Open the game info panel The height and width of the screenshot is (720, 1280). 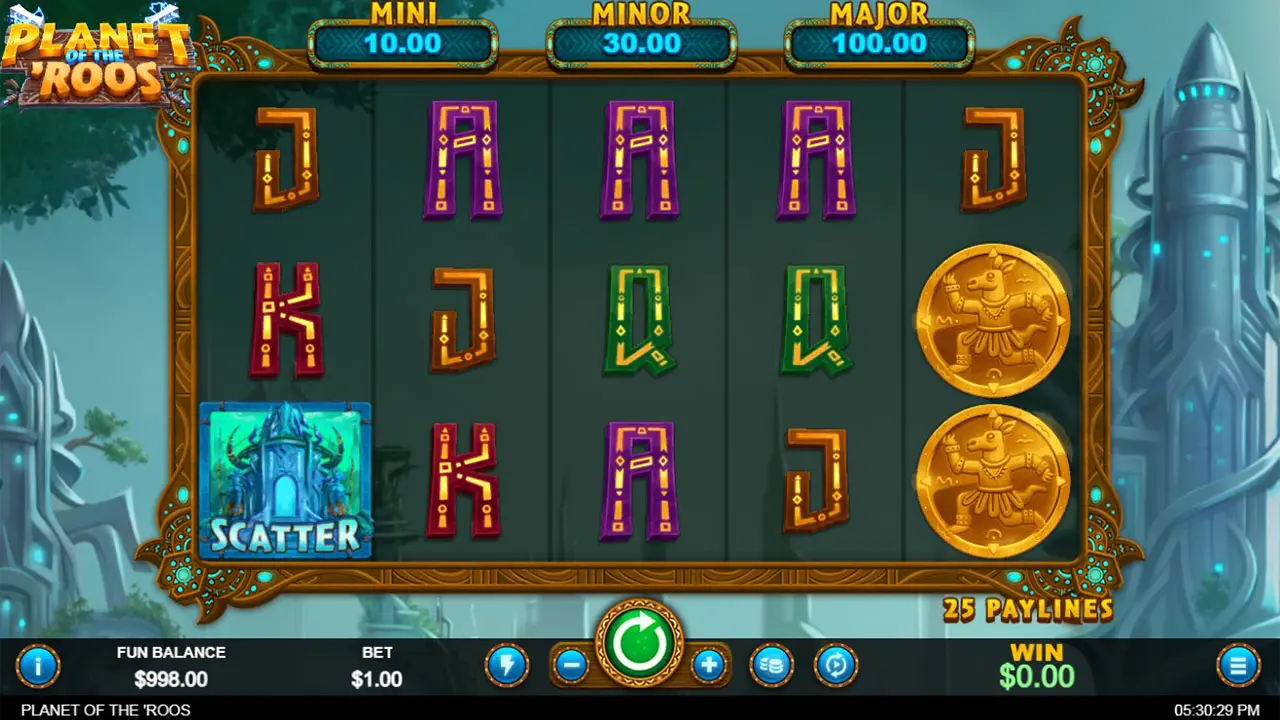click(x=38, y=665)
